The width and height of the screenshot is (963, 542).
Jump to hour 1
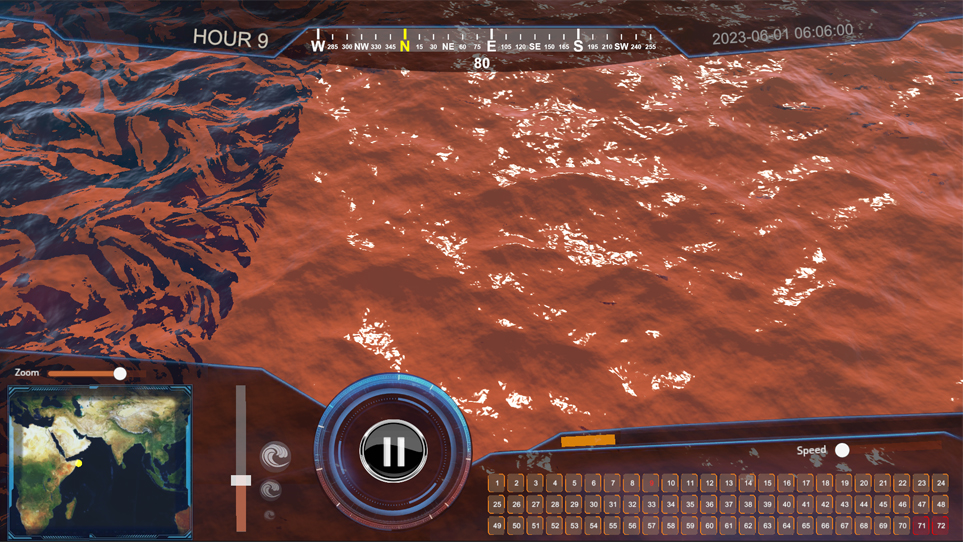496,483
